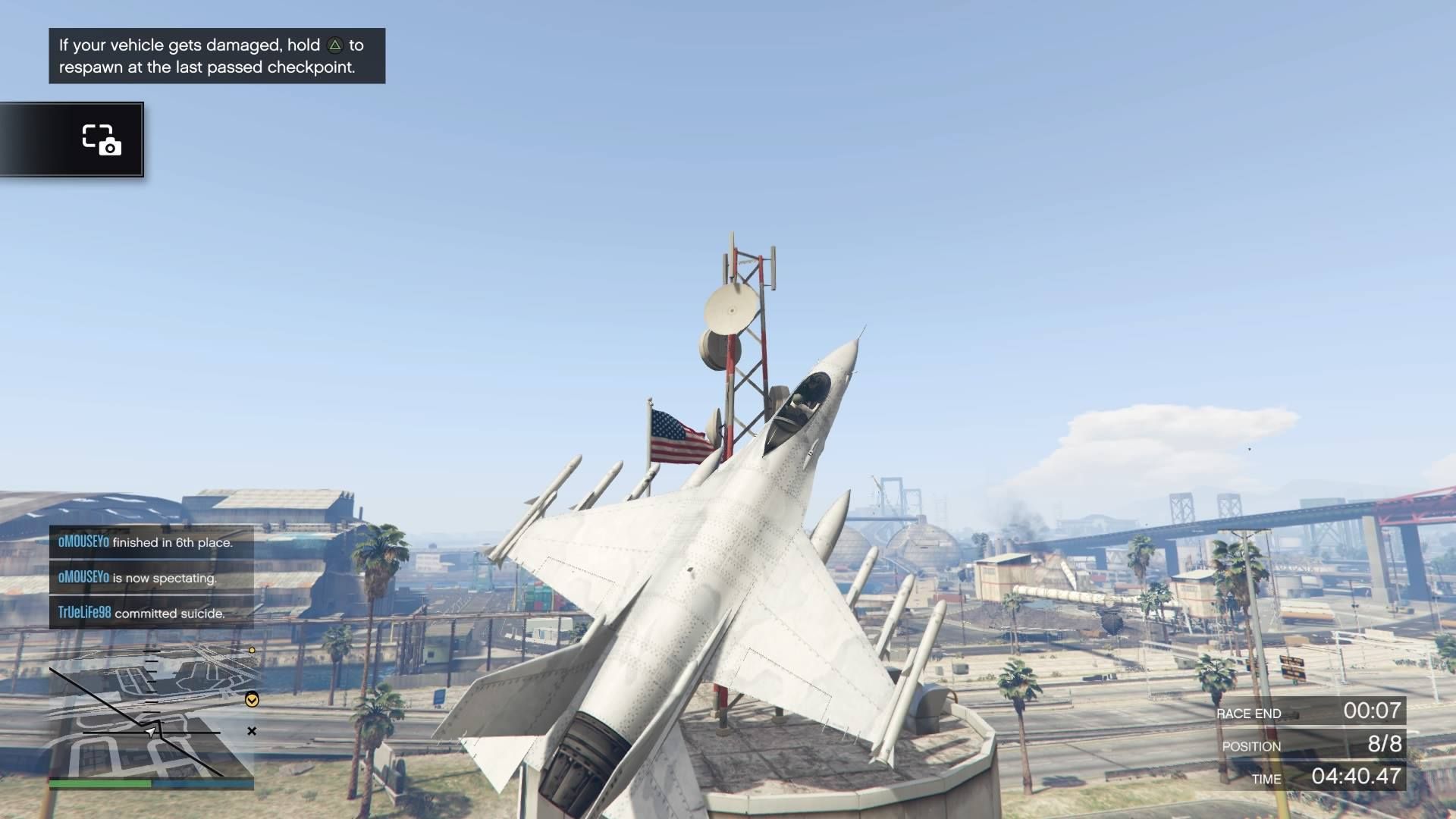Select the 'TrUeLiFe98 committed suicide' feed entry

[x=151, y=613]
